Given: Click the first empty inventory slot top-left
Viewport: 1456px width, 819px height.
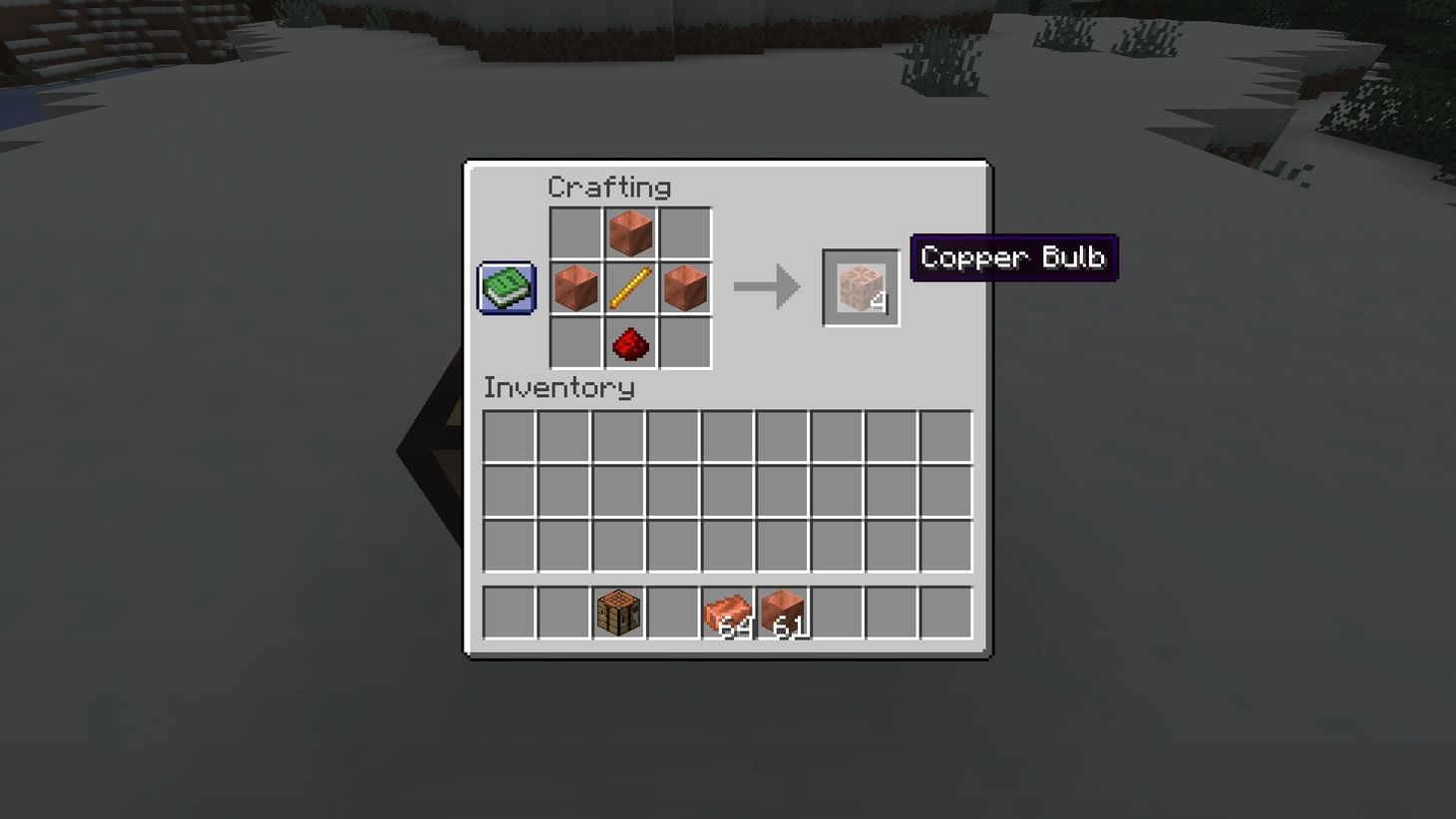Looking at the screenshot, I should click(x=508, y=436).
